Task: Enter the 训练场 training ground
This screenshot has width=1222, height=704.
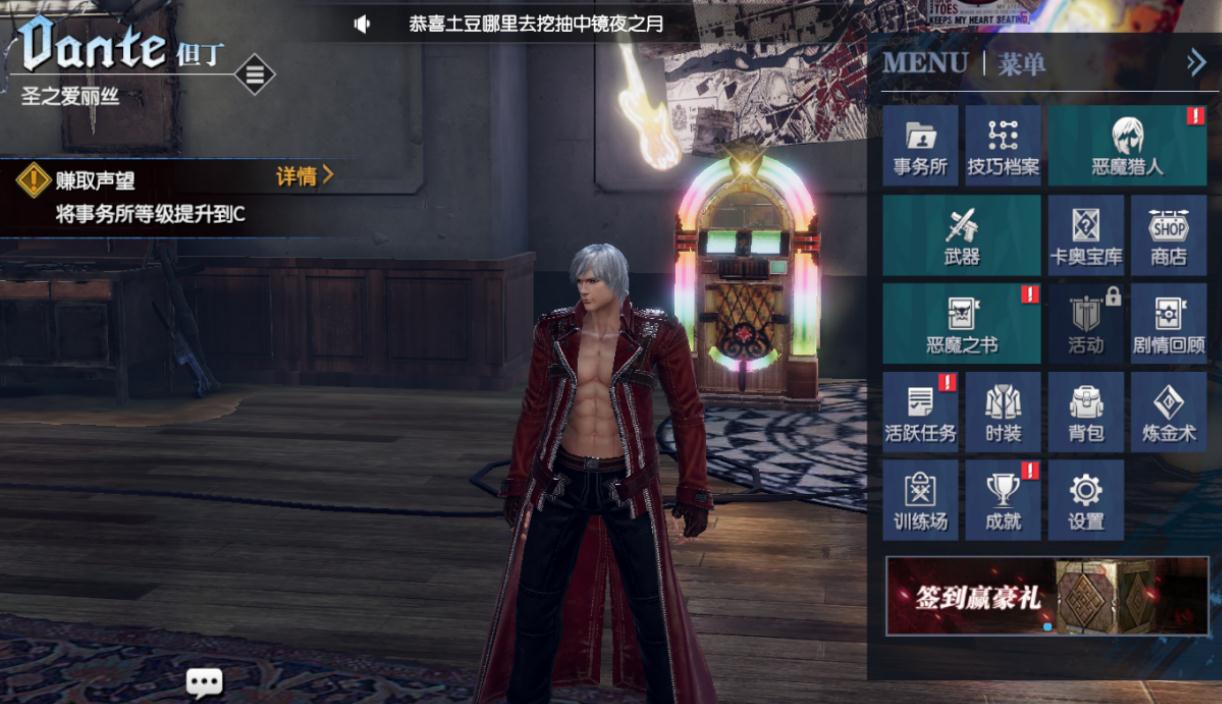Action: 920,500
